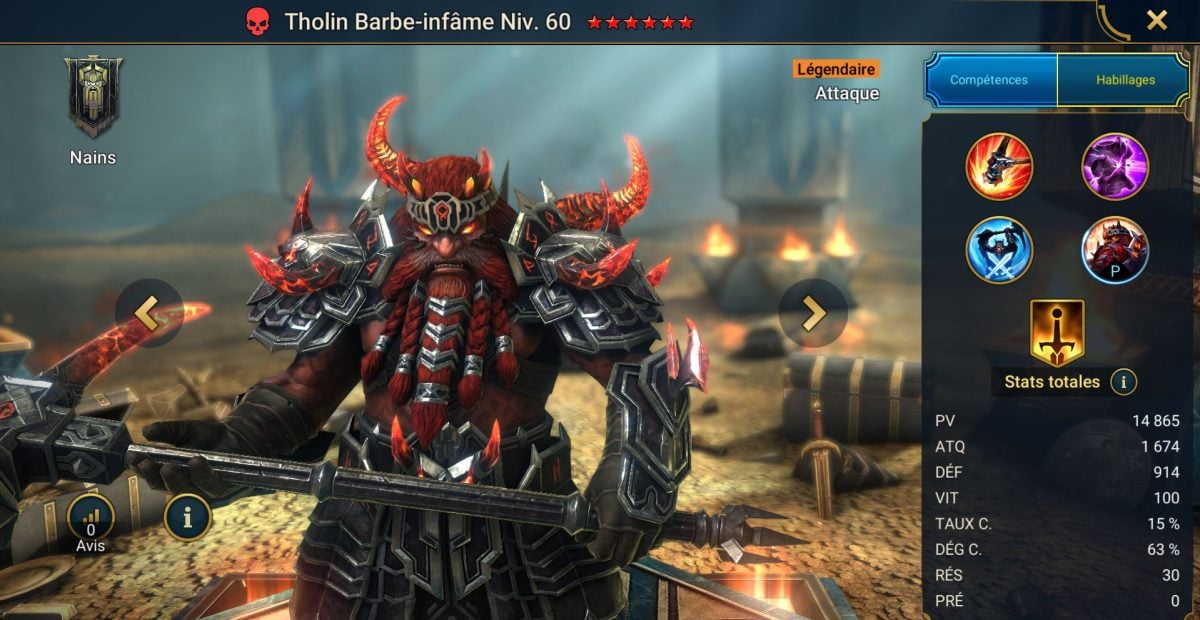The image size is (1200, 620).
Task: Open the sword aura icon
Action: pyautogui.click(x=1057, y=332)
